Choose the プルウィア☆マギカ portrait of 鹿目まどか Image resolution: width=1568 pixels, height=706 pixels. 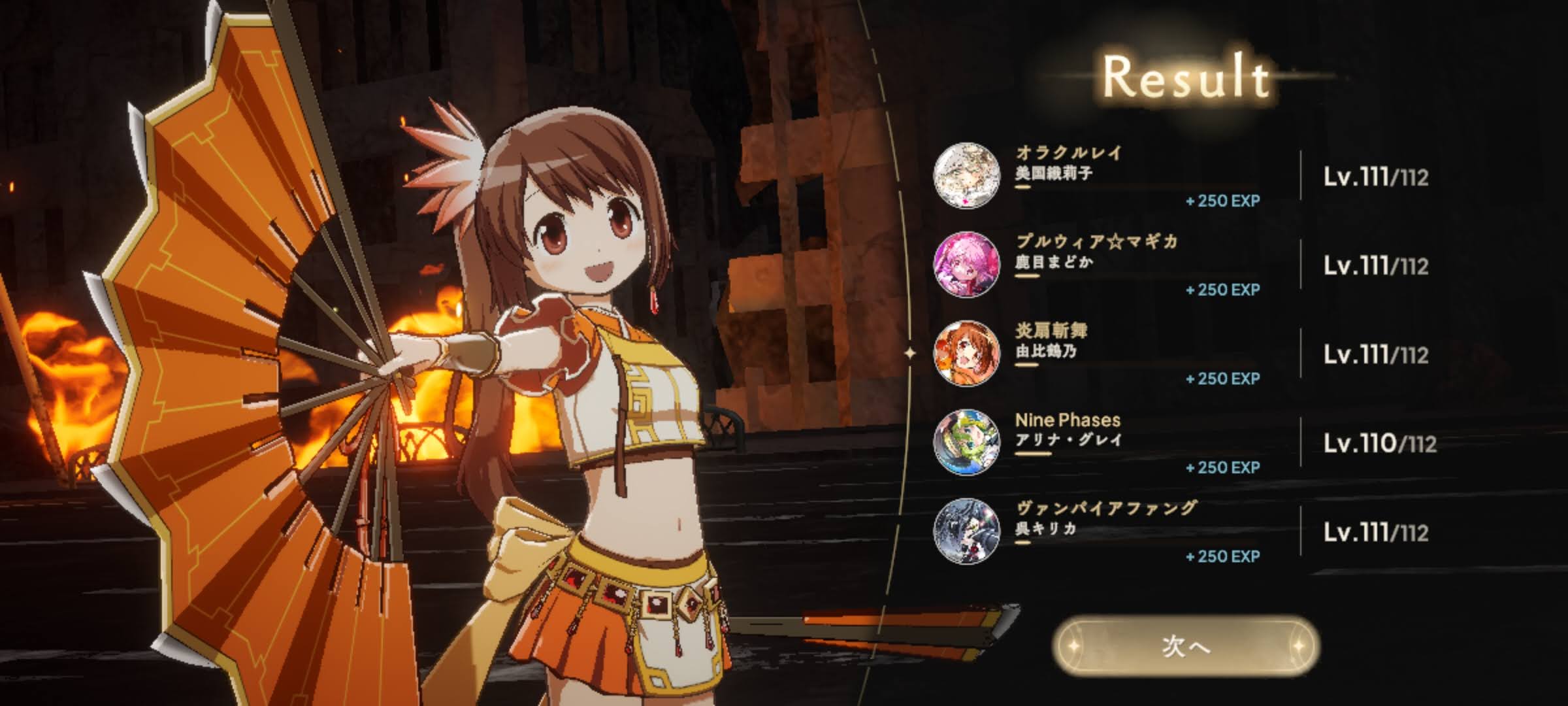(966, 265)
